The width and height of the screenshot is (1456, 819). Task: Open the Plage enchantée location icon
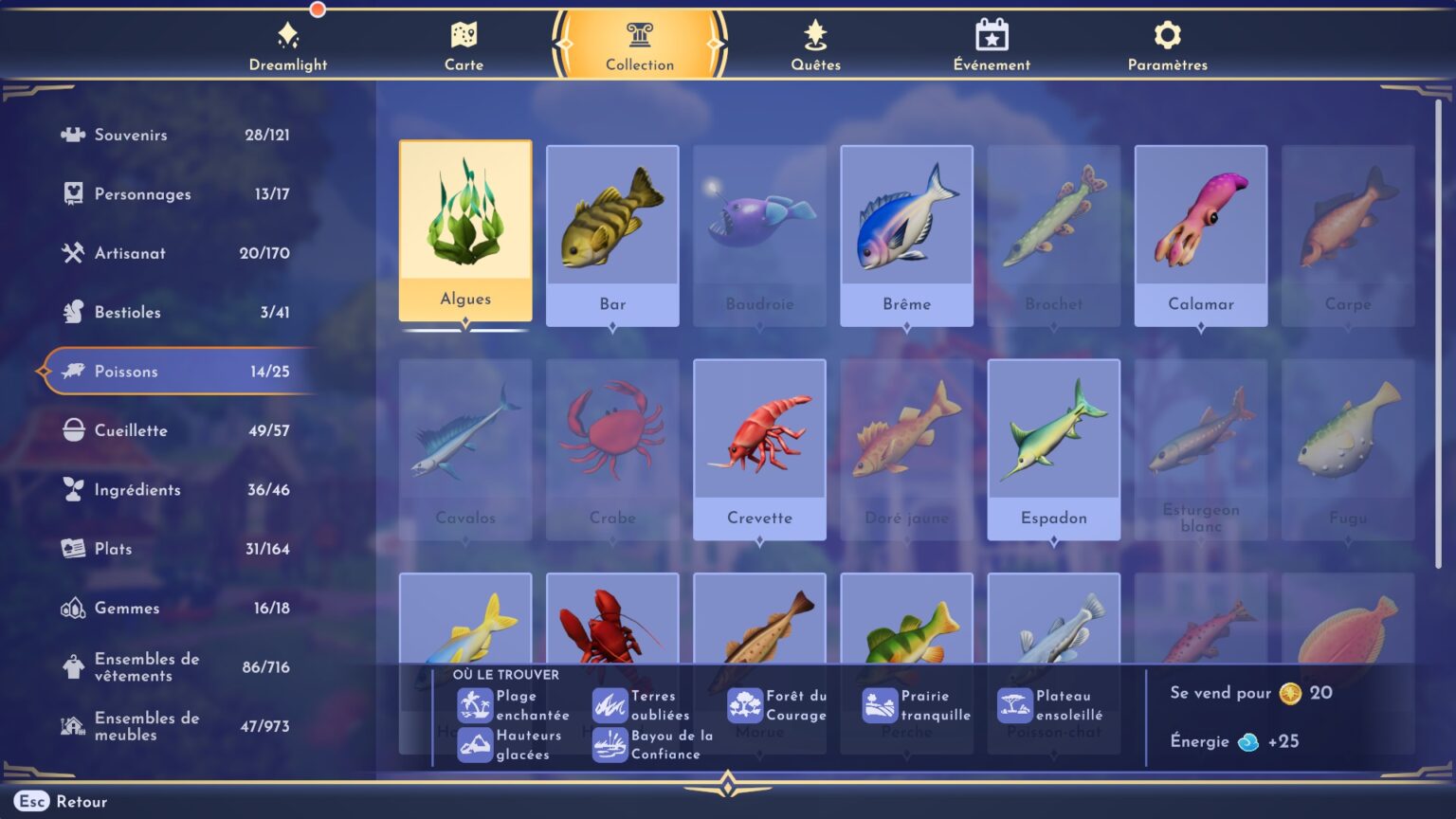coord(473,705)
